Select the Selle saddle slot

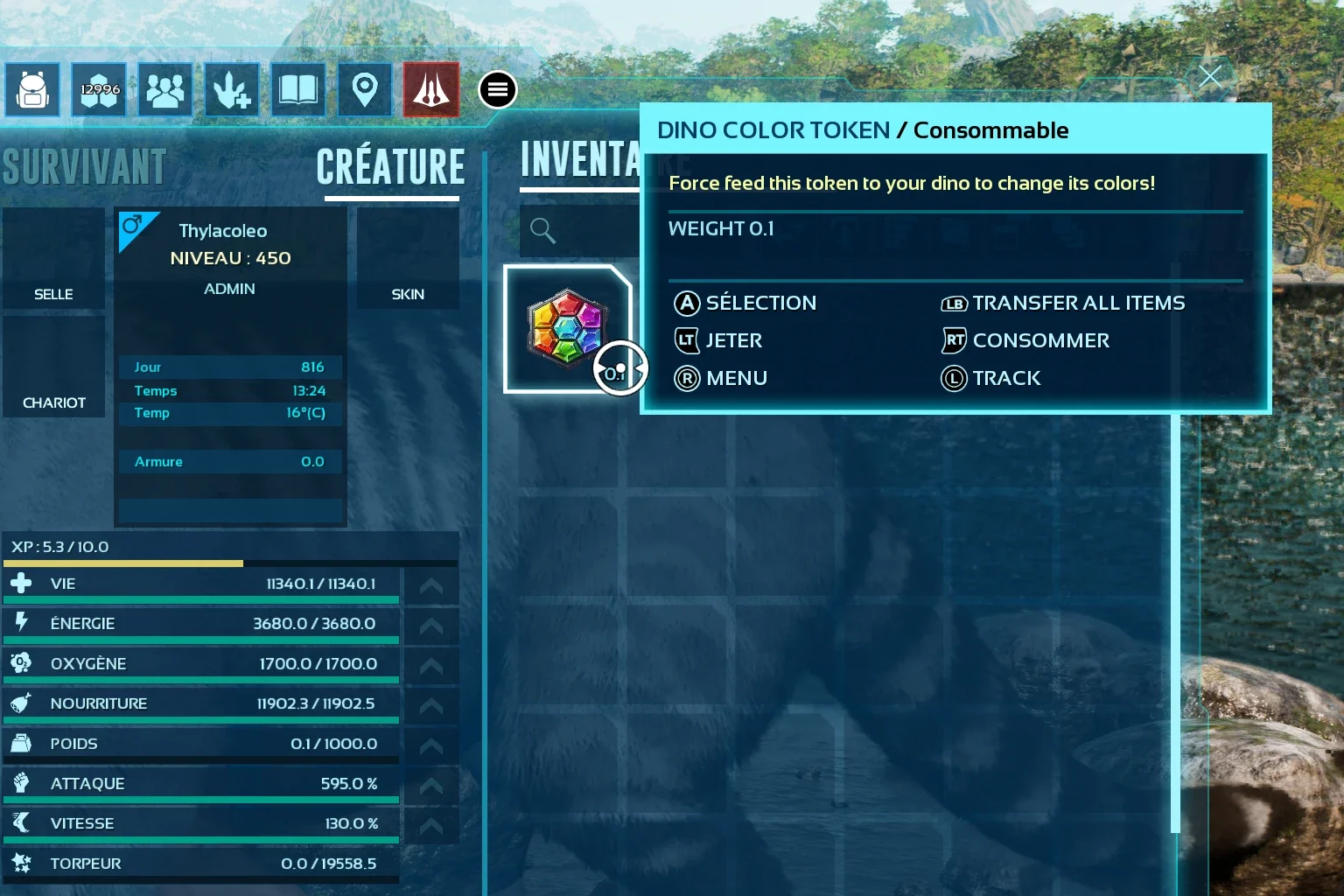pyautogui.click(x=53, y=258)
